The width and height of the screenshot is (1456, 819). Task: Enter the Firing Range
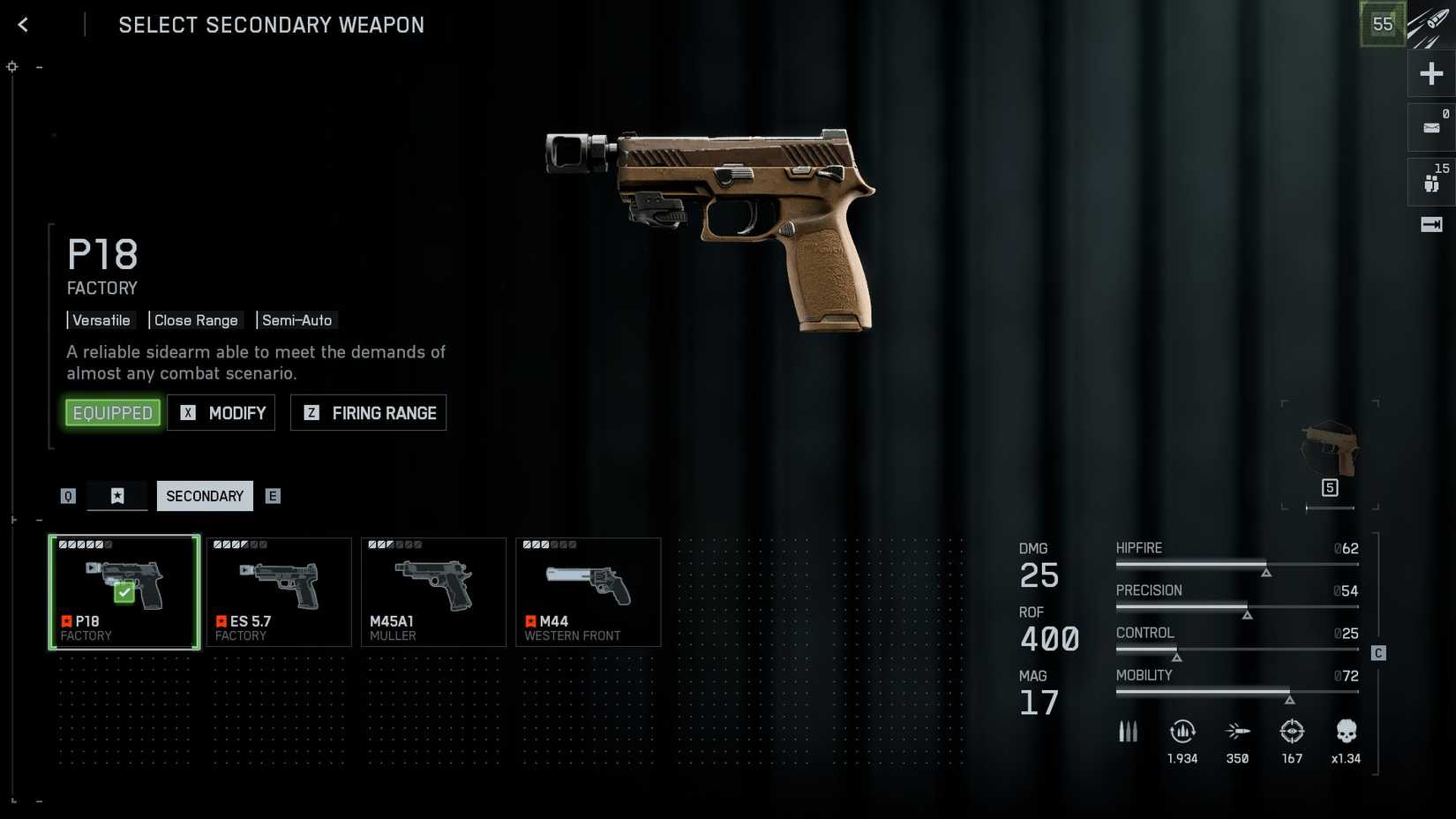369,413
